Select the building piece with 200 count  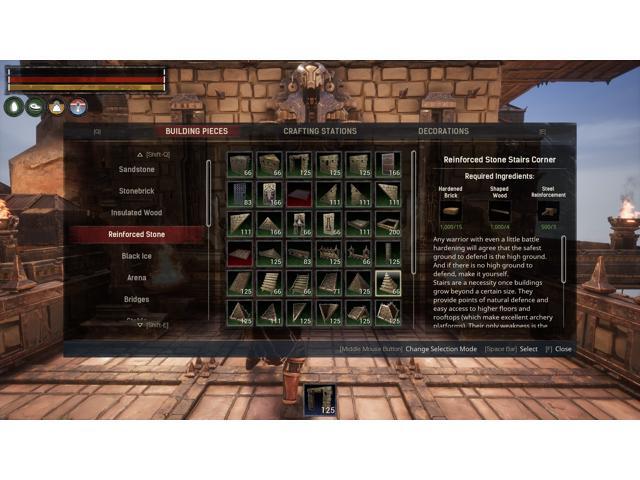[x=389, y=224]
